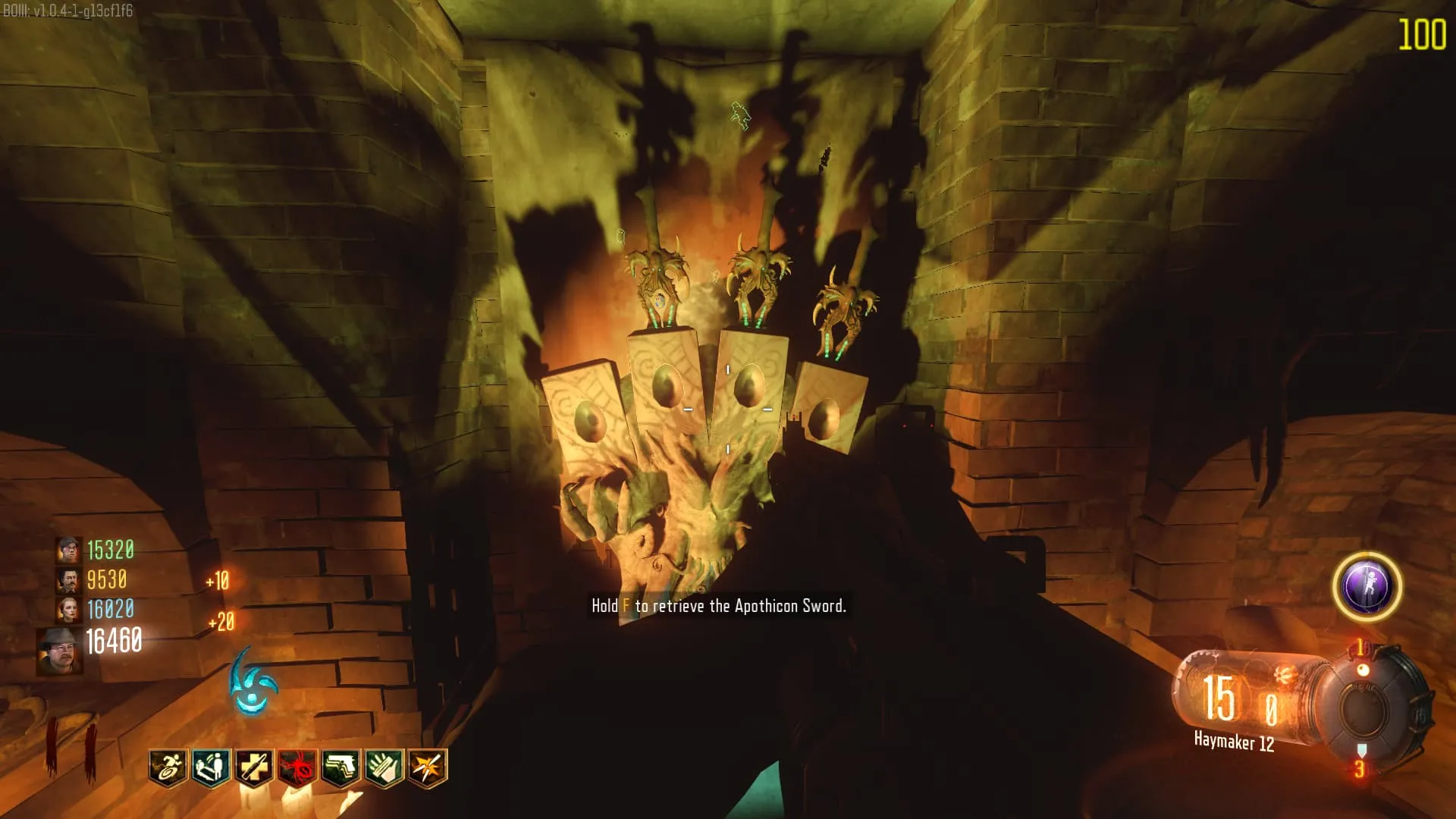
Task: Click the Quick Revive perk icon
Action: click(x=211, y=767)
